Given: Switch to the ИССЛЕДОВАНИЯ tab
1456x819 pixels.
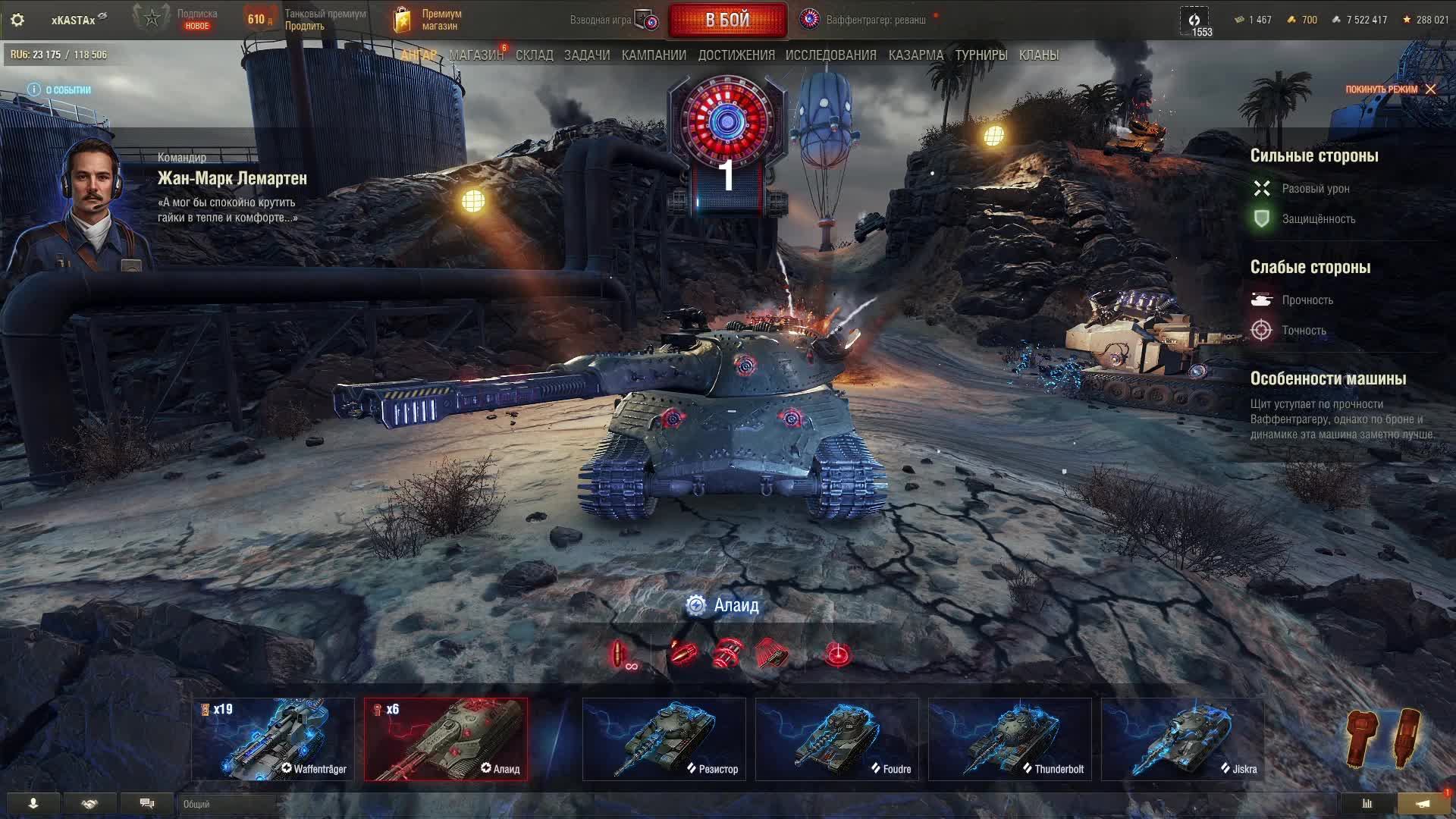Looking at the screenshot, I should (x=830, y=55).
